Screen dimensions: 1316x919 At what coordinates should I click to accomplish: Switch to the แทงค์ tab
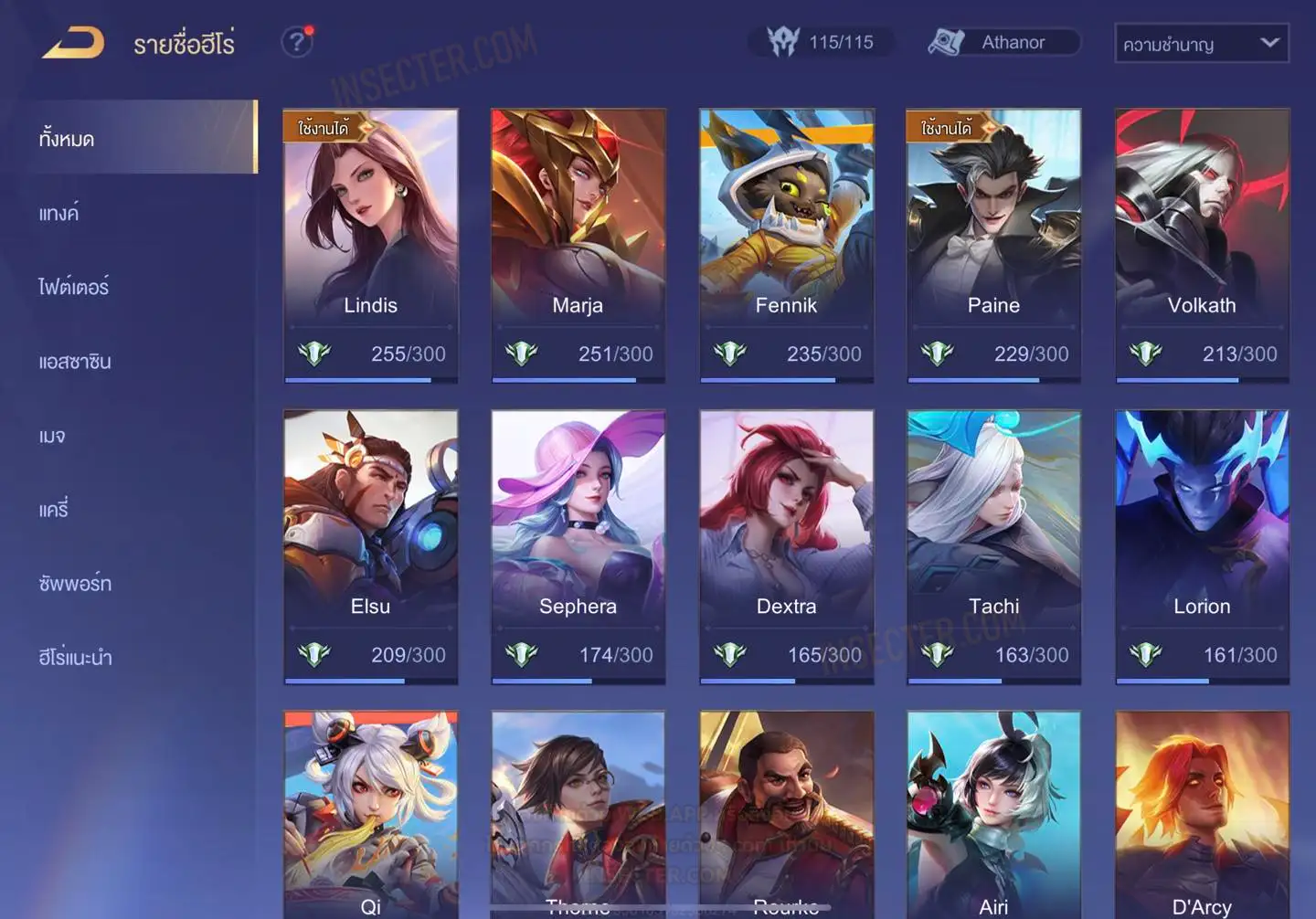58,214
